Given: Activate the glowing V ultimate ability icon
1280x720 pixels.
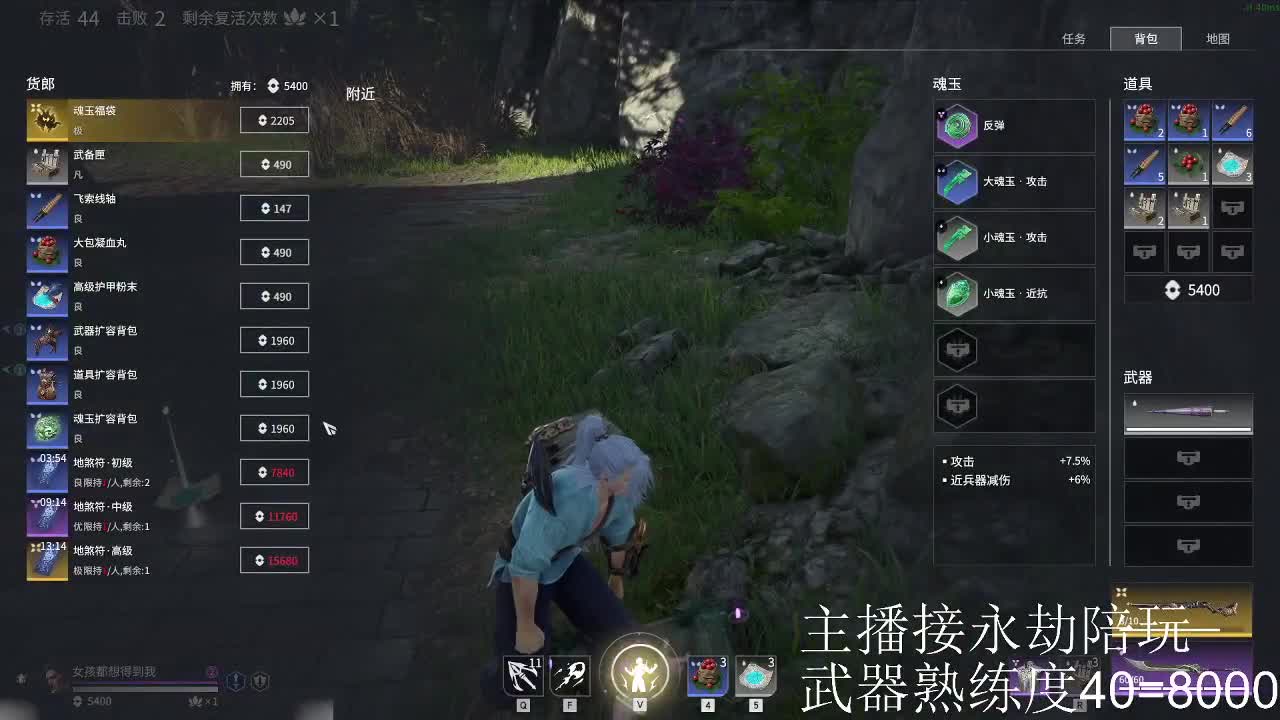Looking at the screenshot, I should pos(638,674).
